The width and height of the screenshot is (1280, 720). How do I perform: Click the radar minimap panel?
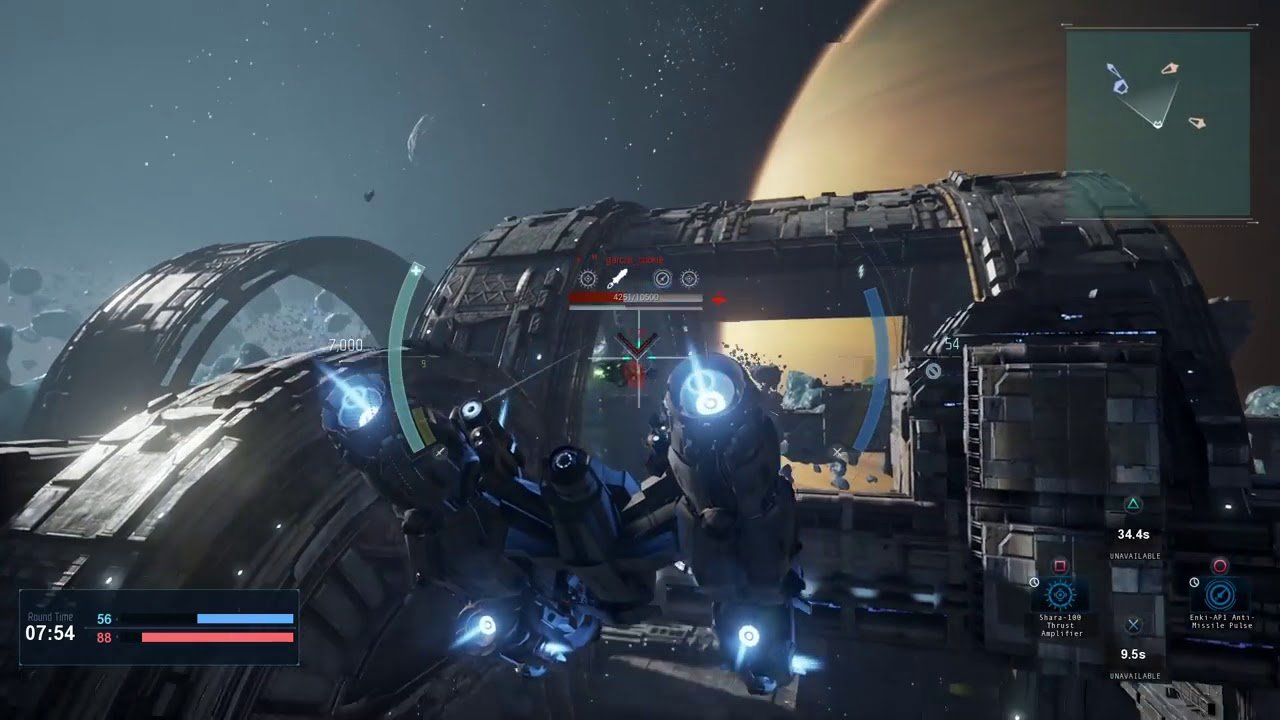click(x=1157, y=123)
